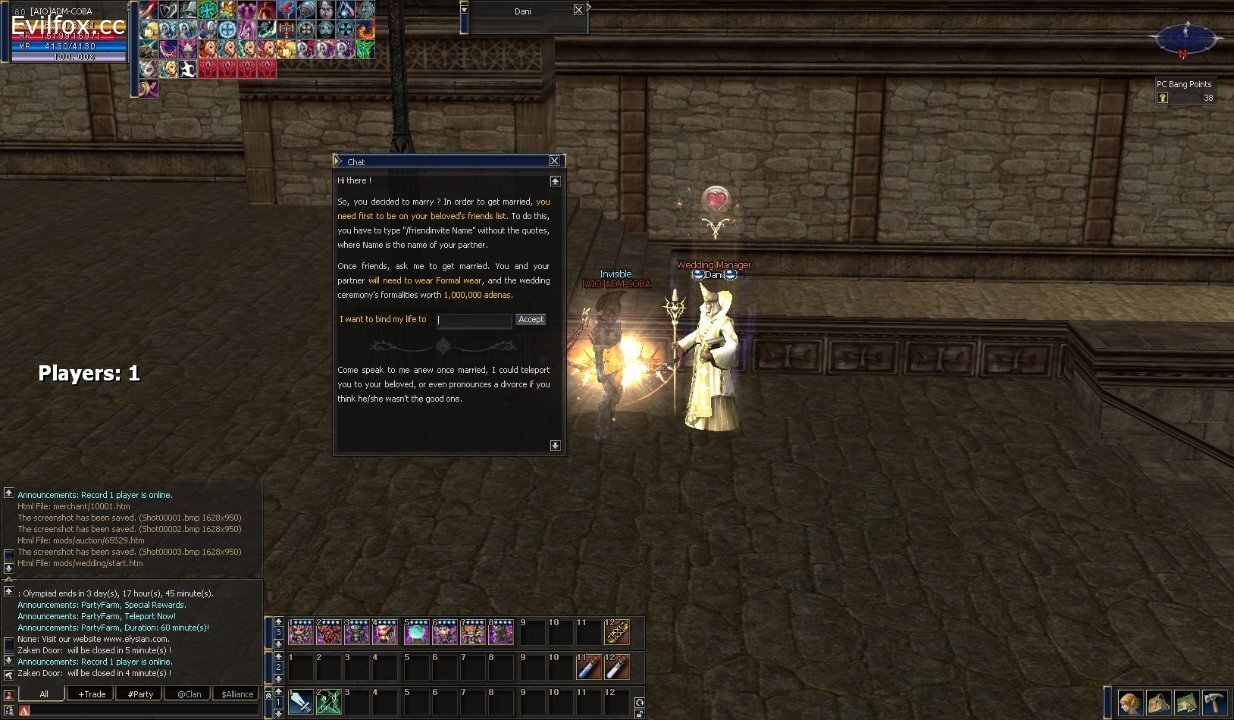This screenshot has width=1234, height=720.
Task: Use the white potion in hotbar slot 12
Action: click(617, 666)
